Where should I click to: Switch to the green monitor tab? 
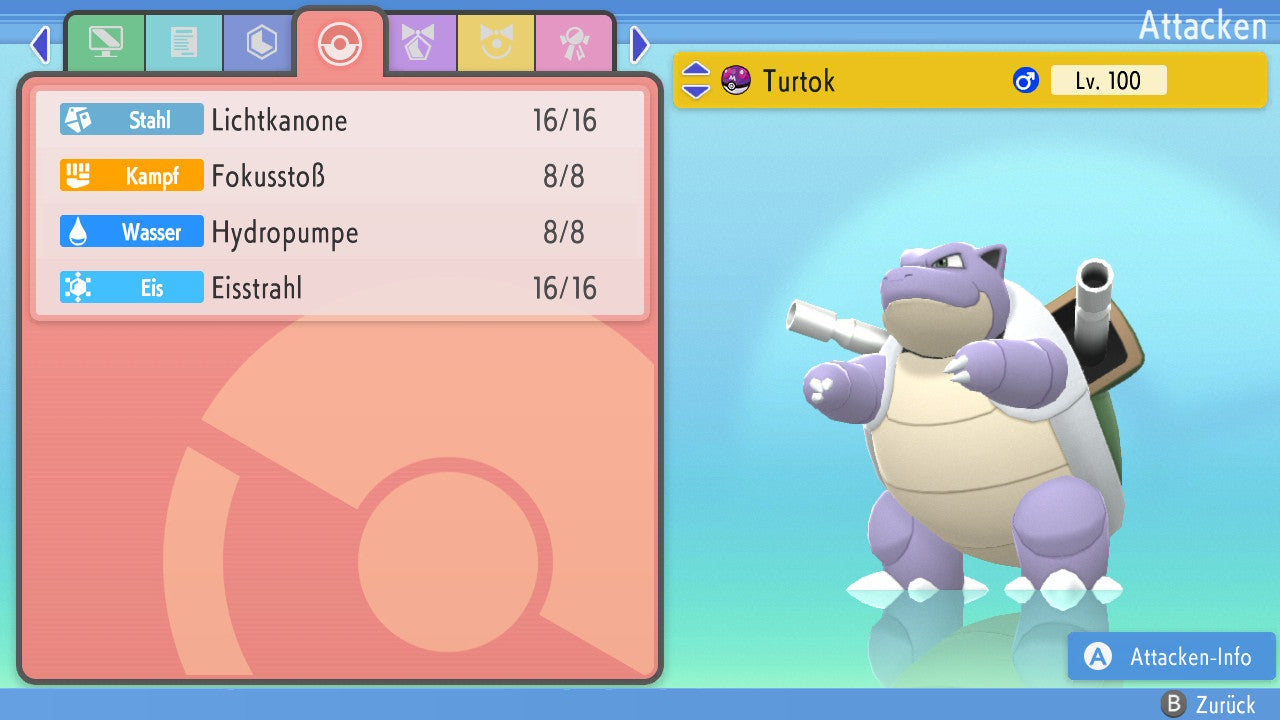(105, 43)
